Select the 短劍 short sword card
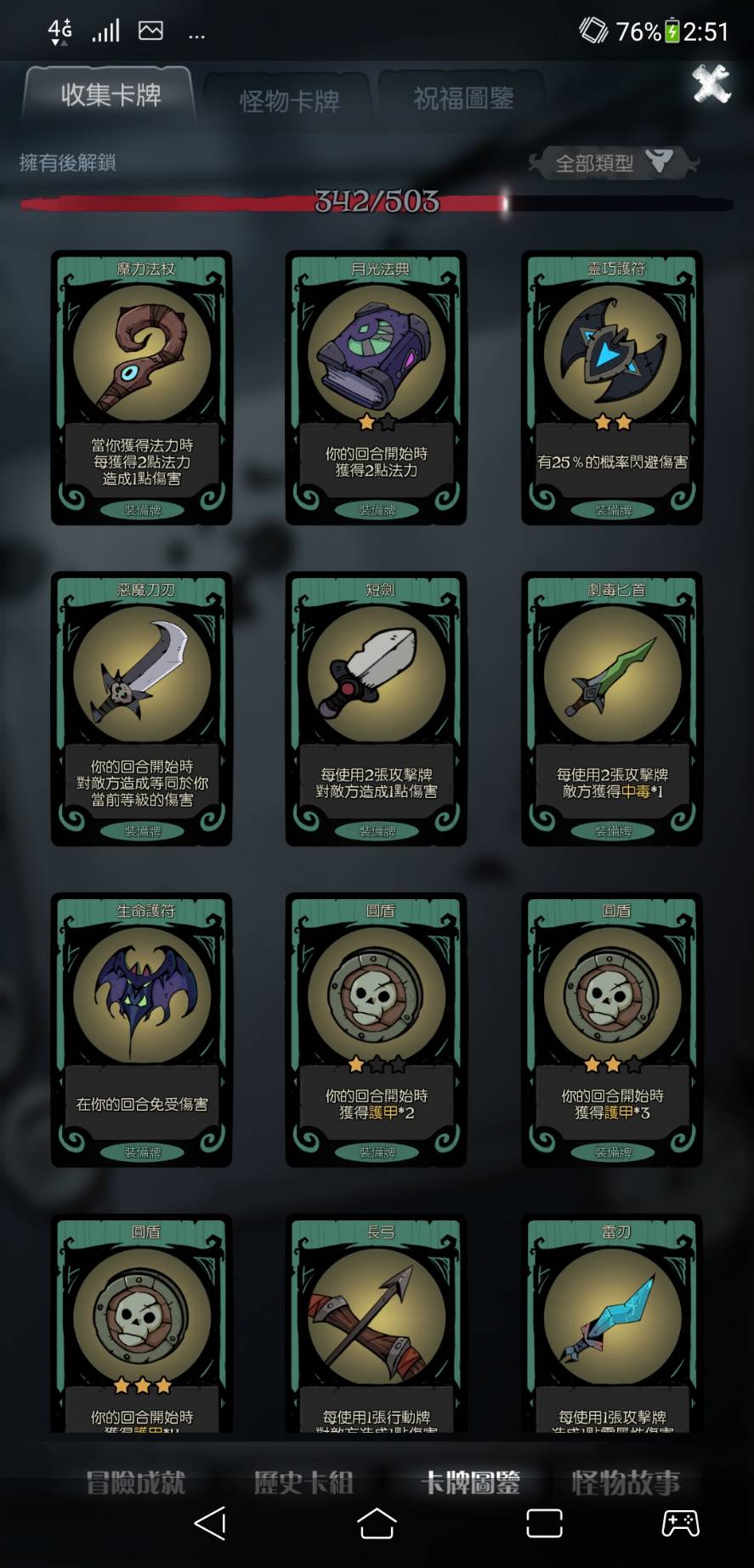Screen dimensions: 754x1568 point(377,709)
